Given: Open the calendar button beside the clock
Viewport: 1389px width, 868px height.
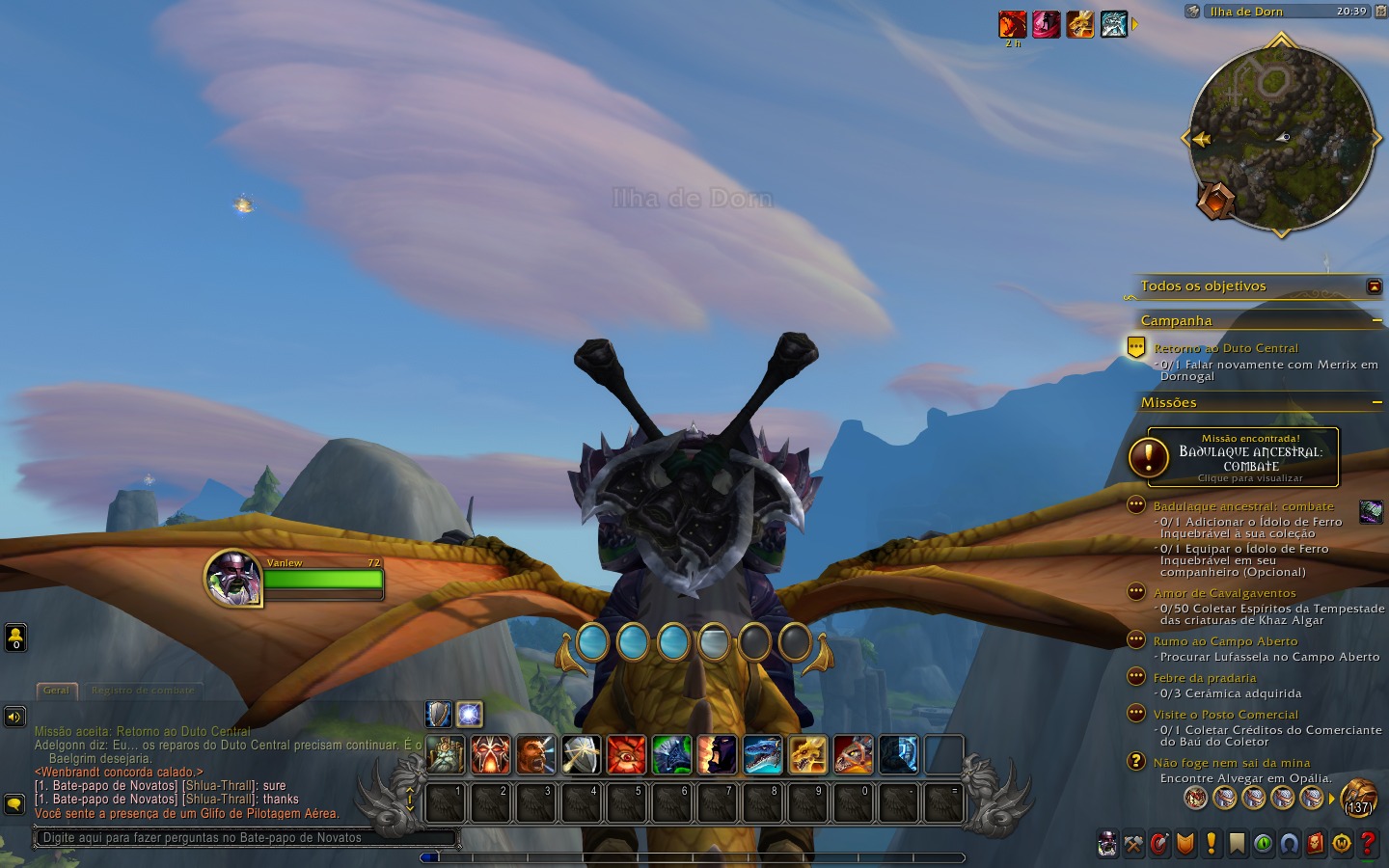Looking at the screenshot, I should (1379, 12).
